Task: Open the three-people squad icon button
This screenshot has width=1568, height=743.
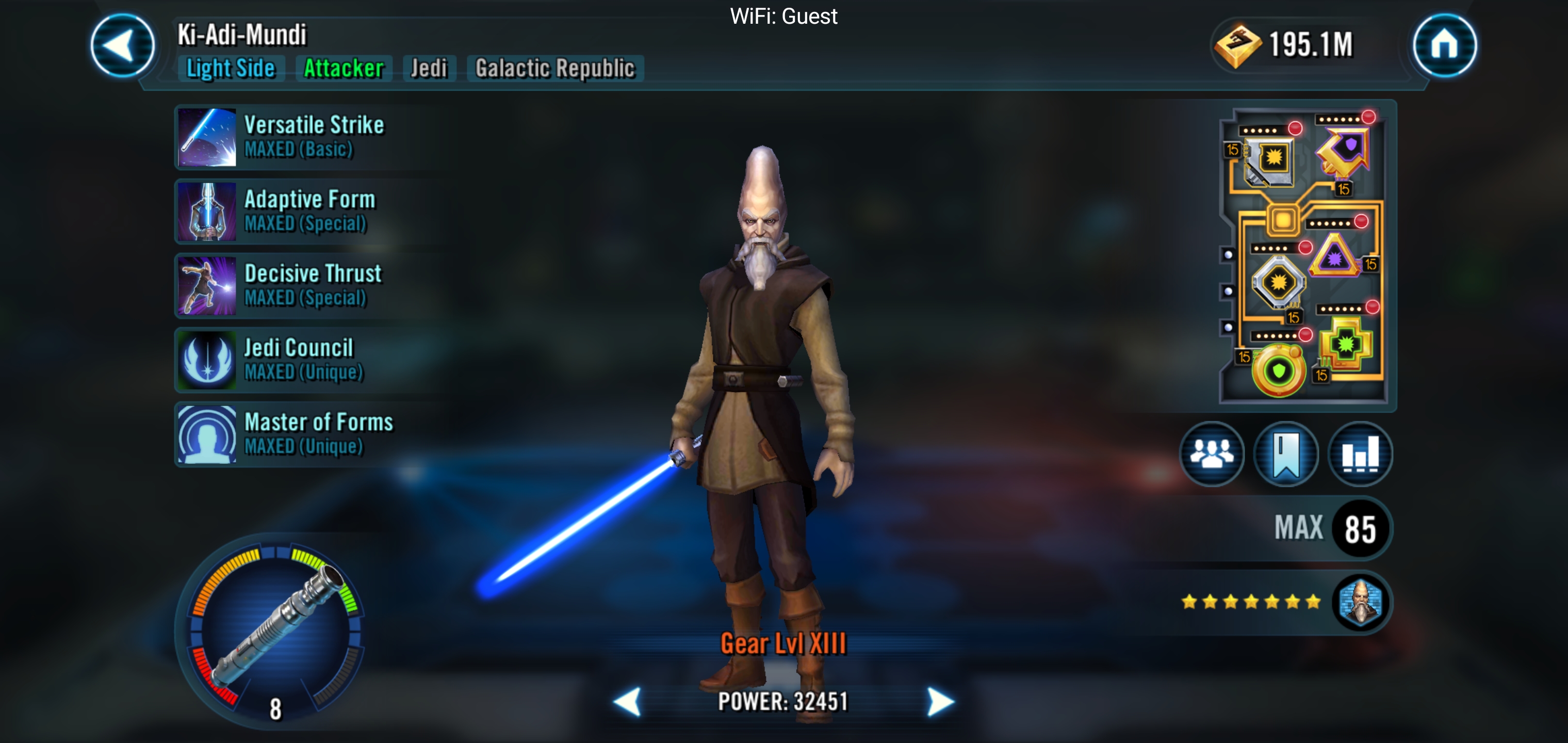Action: tap(1211, 454)
